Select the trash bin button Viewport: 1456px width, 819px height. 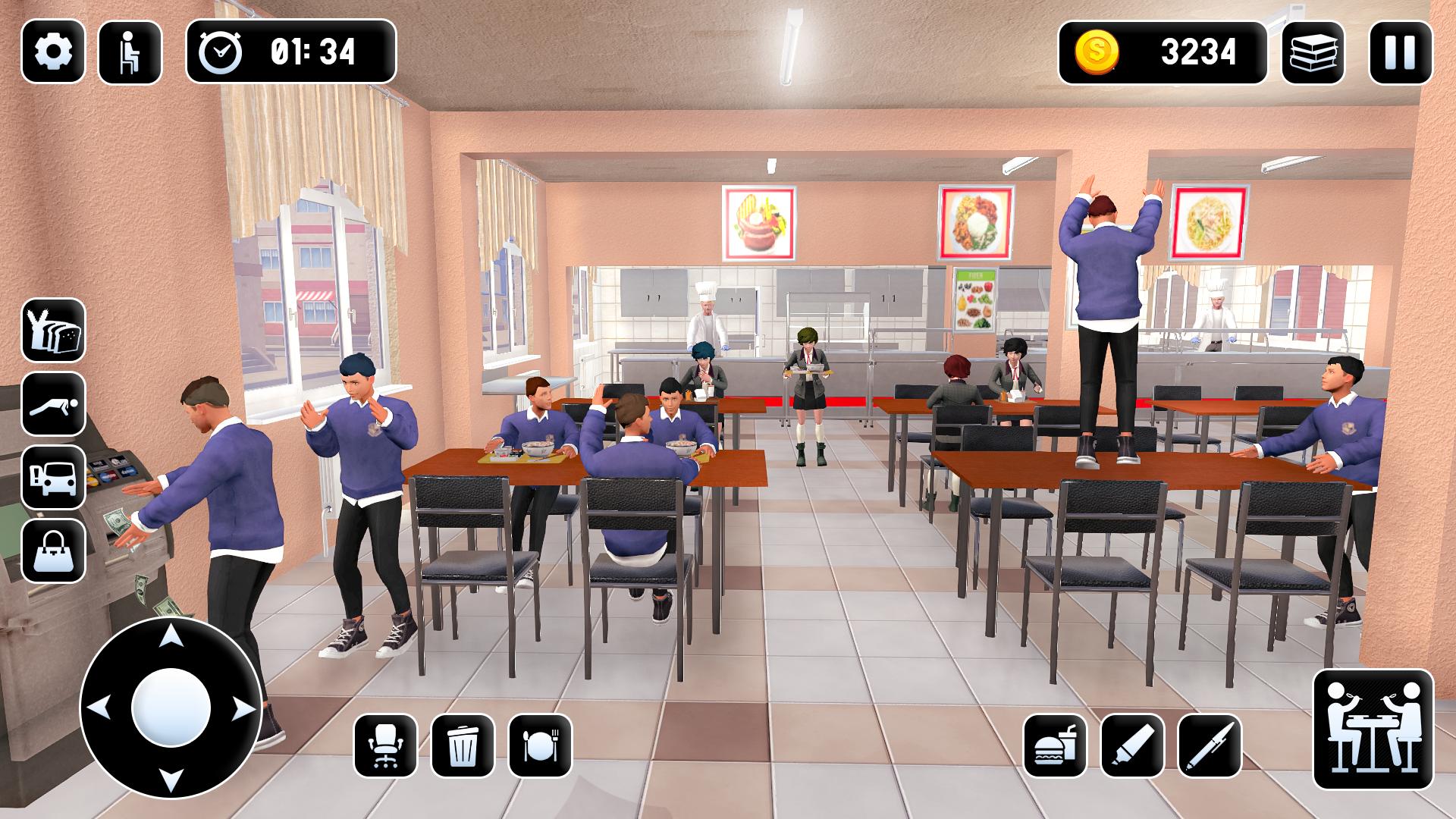point(463,745)
